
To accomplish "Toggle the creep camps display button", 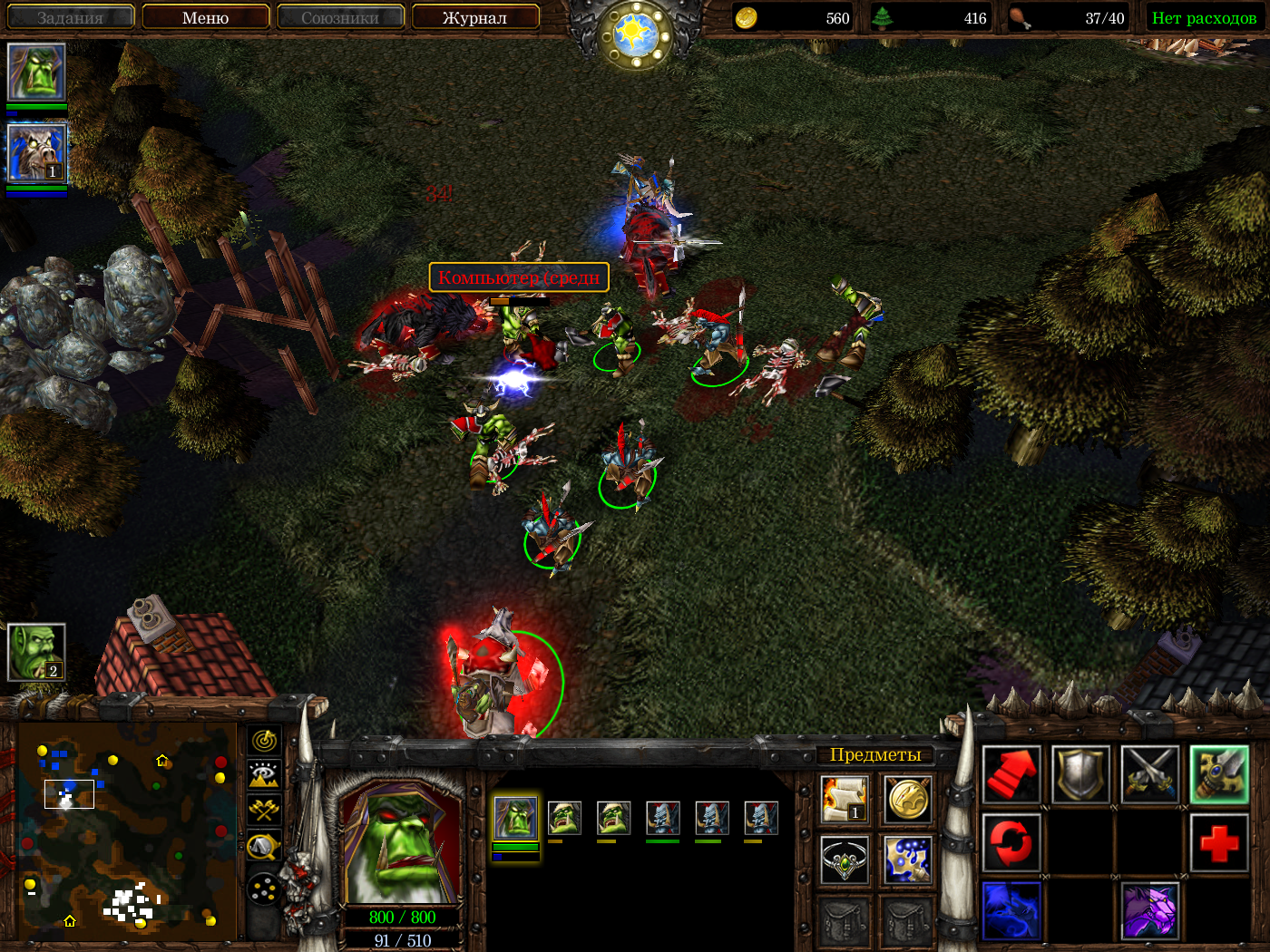I will (264, 847).
